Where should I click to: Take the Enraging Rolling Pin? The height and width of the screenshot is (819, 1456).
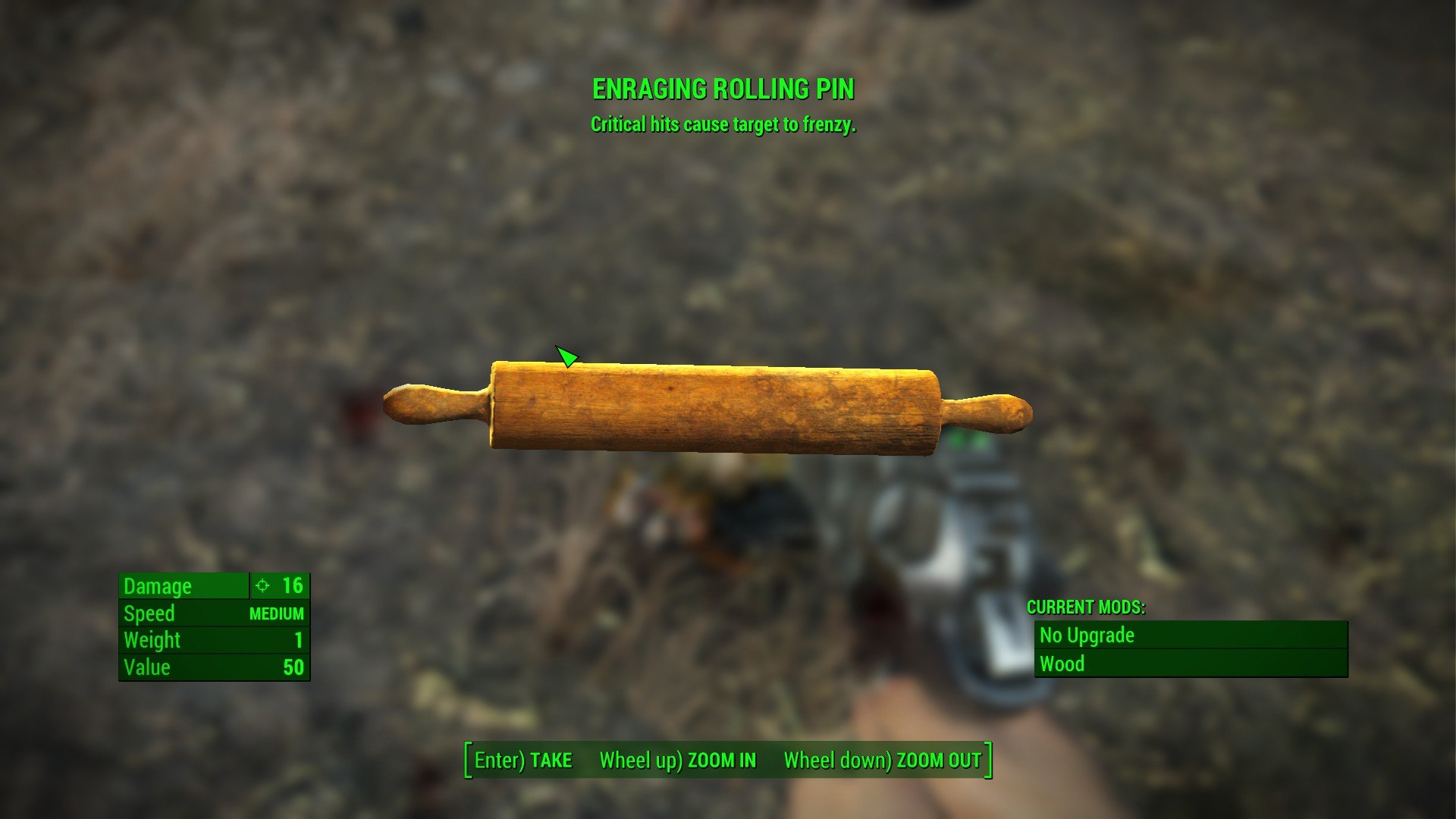[x=523, y=761]
